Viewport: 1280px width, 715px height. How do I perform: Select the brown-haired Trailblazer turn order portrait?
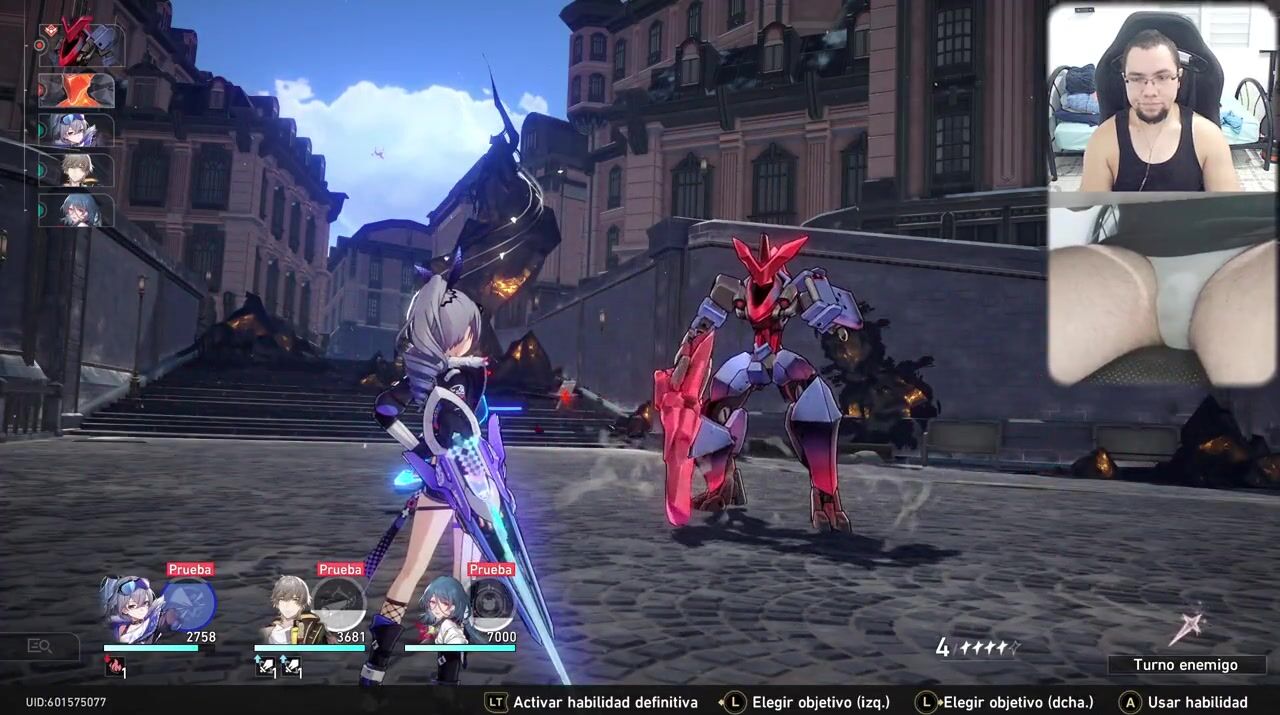click(x=77, y=170)
